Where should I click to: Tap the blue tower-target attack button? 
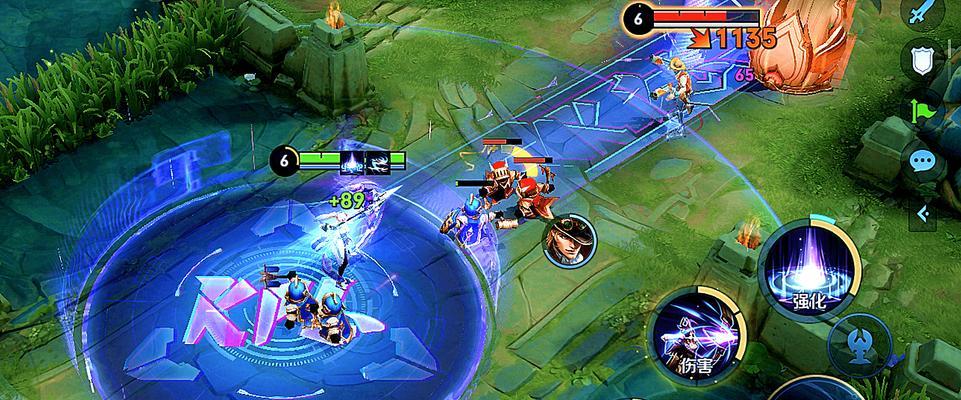pos(859,342)
